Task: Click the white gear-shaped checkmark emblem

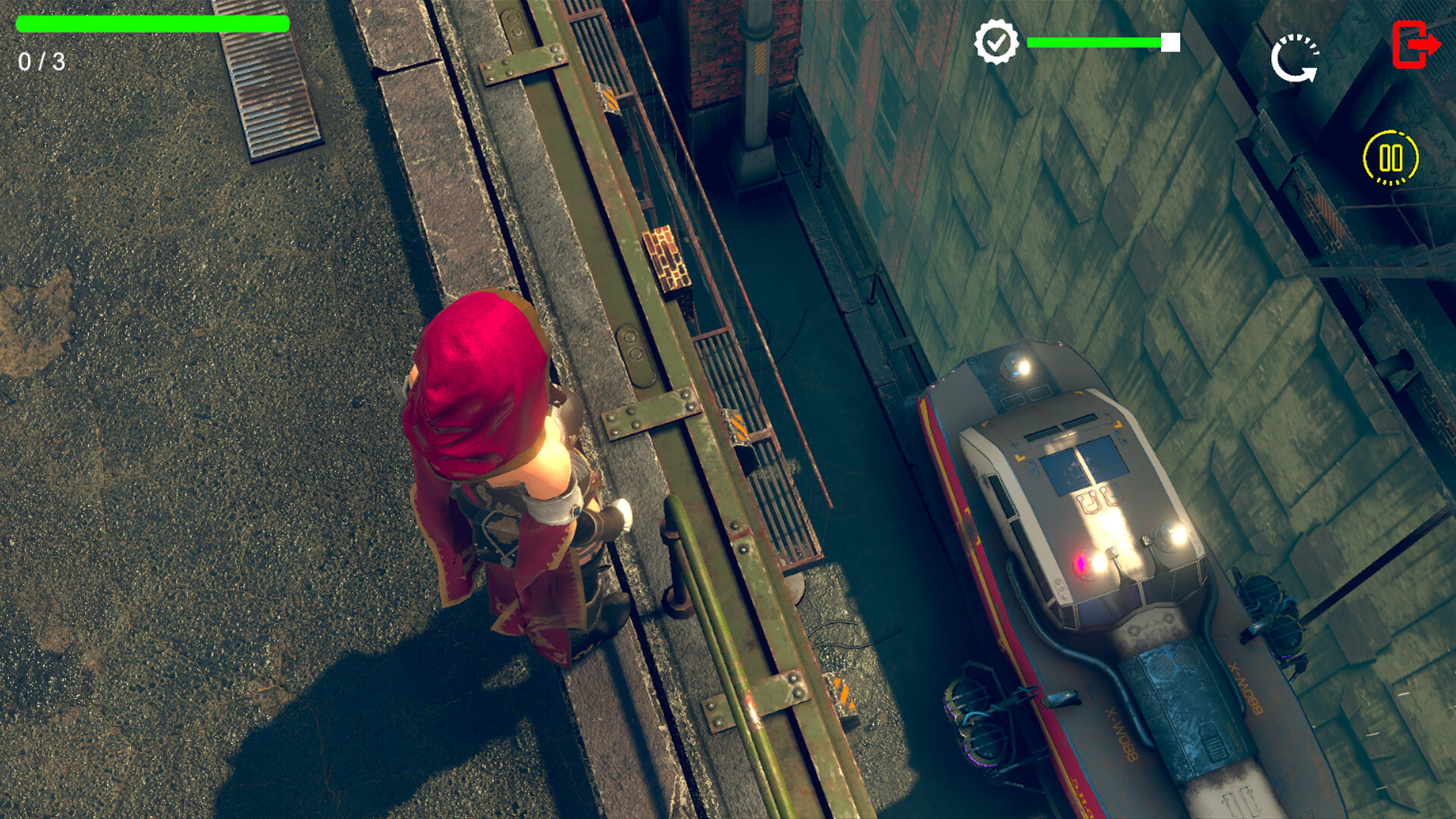Action: point(997,42)
